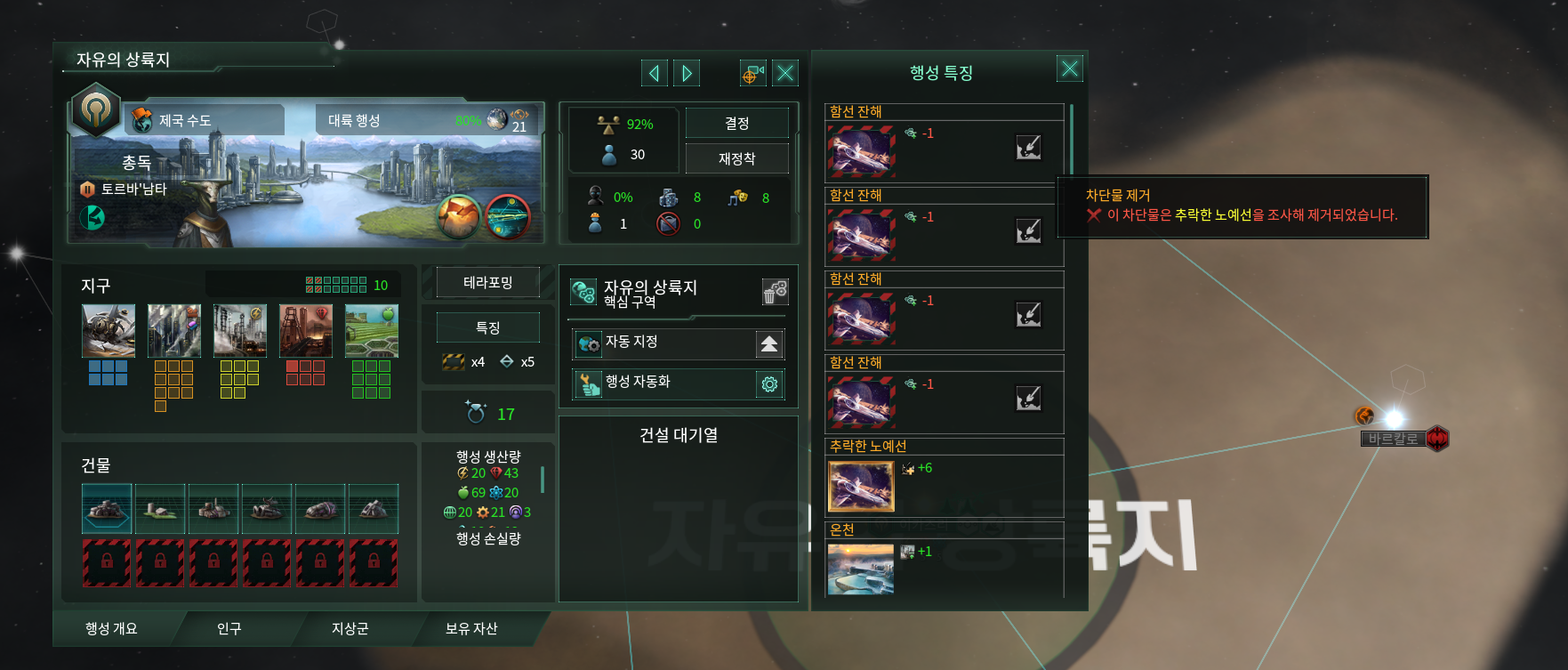The width and height of the screenshot is (1568, 670).
Task: Open the 결정 decisions button
Action: (737, 122)
